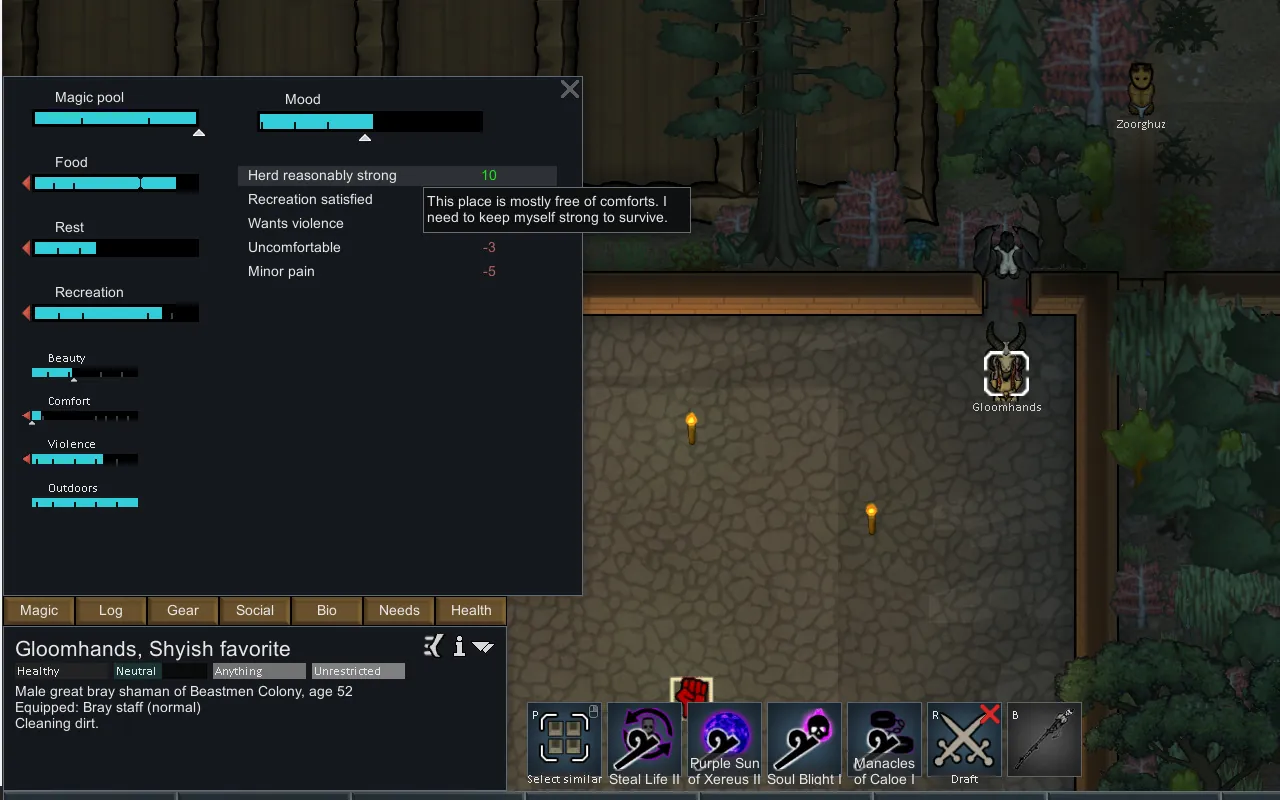Select the Needs tab
Image resolution: width=1280 pixels, height=800 pixels.
tap(399, 610)
